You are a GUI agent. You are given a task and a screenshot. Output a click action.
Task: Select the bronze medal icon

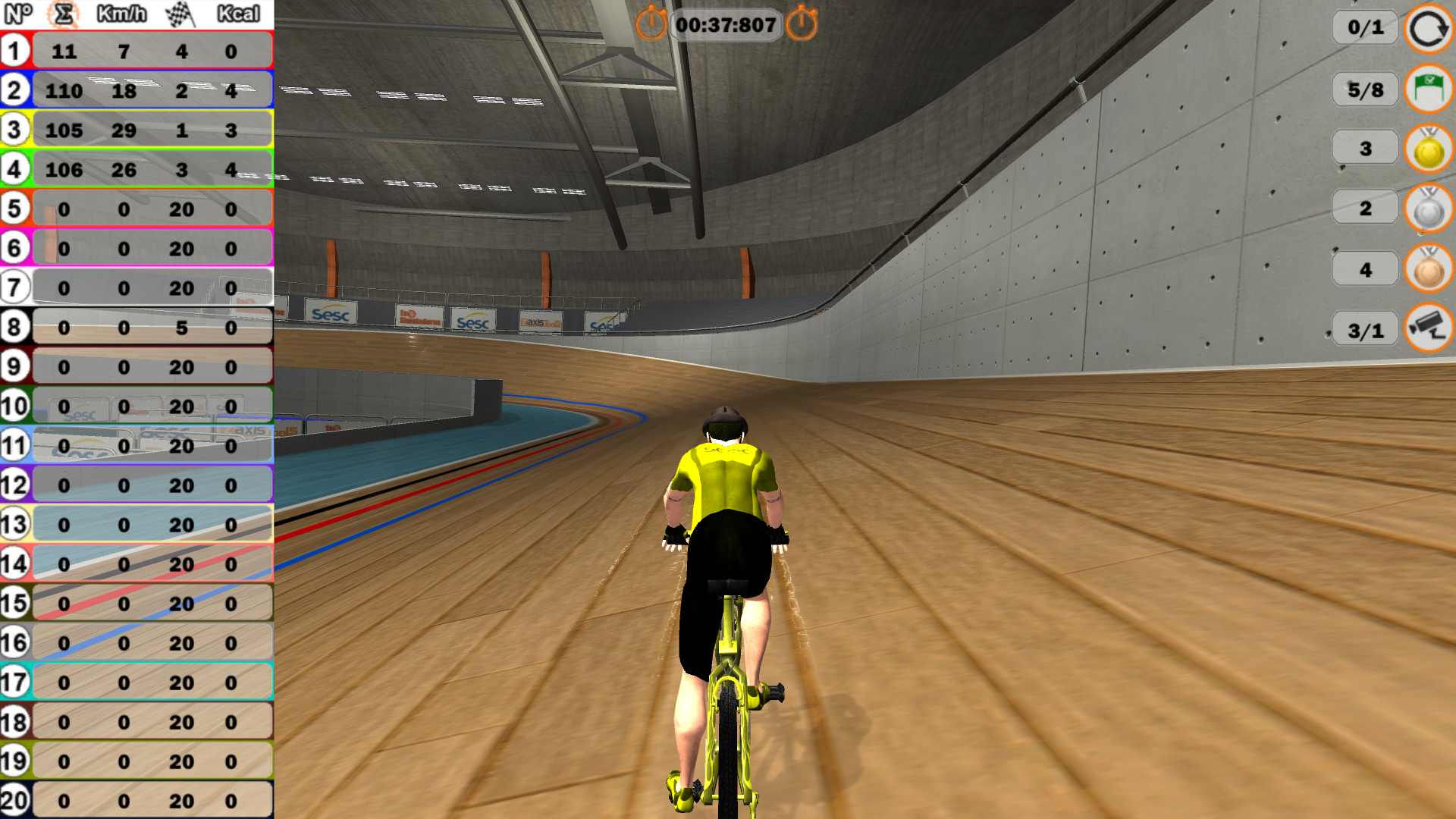(x=1427, y=267)
